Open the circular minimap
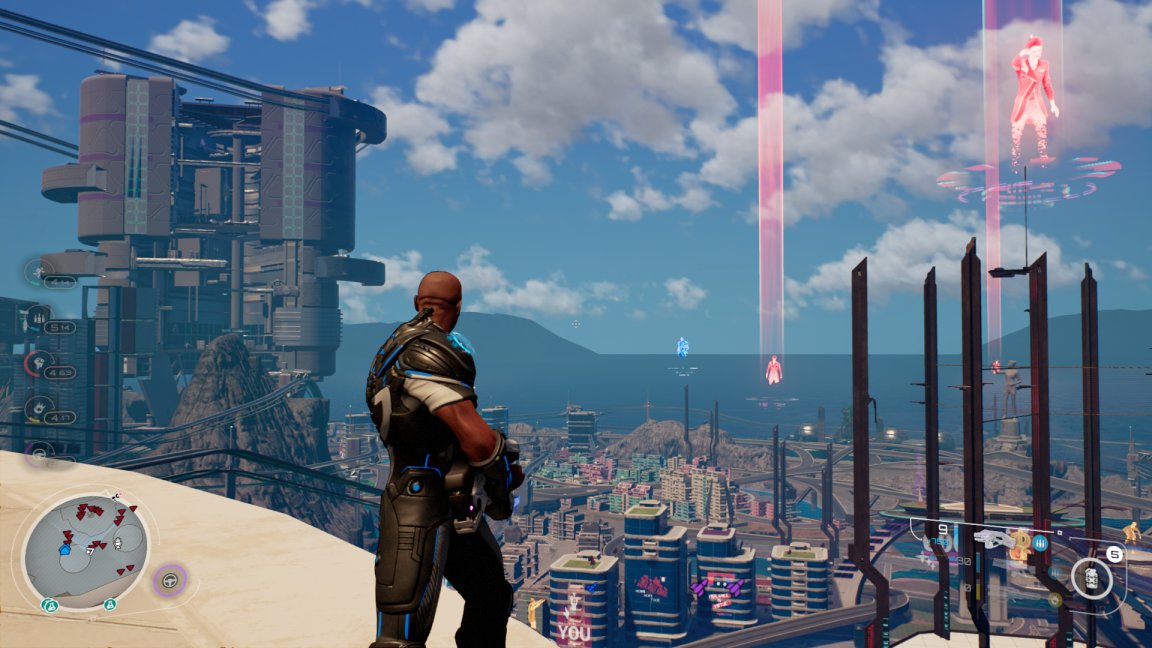1152x648 pixels. (86, 551)
